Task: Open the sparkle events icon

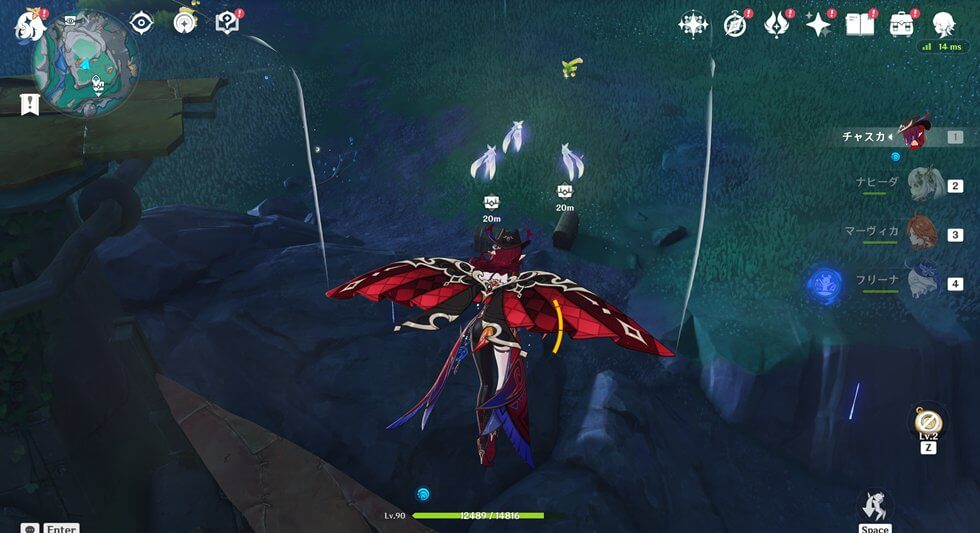Action: [x=819, y=24]
